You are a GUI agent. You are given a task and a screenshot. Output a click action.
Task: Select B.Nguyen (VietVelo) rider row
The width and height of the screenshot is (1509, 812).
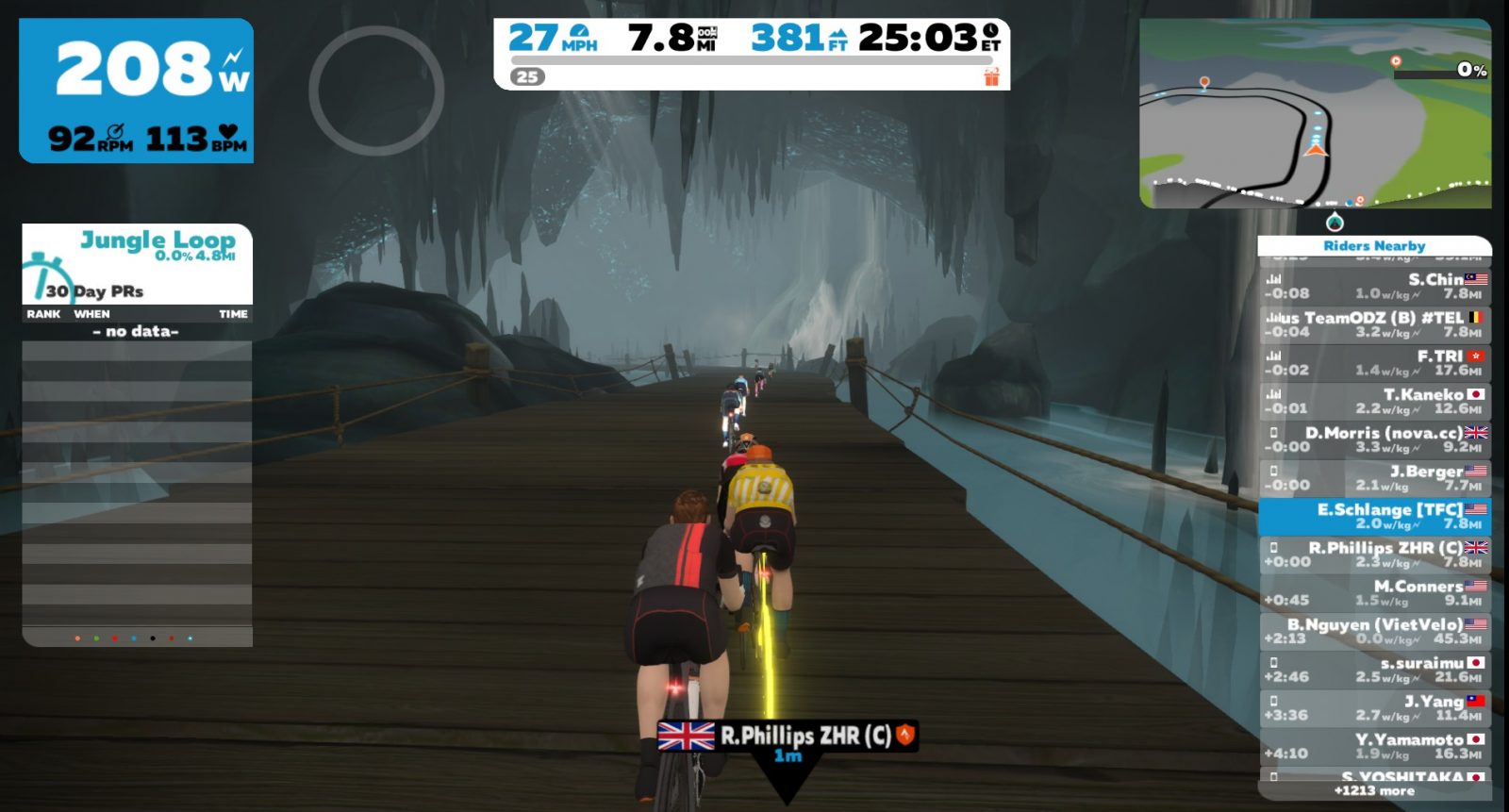pyautogui.click(x=1374, y=632)
